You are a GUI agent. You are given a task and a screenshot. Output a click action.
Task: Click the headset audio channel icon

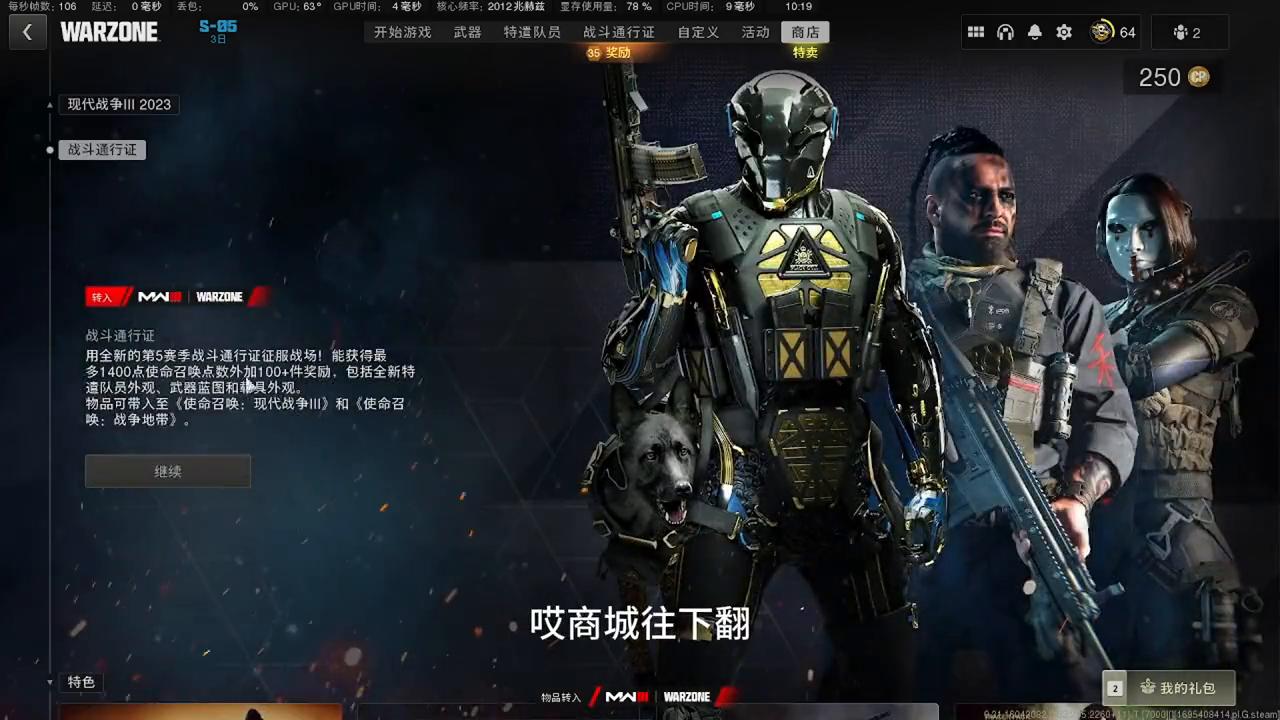point(1005,32)
